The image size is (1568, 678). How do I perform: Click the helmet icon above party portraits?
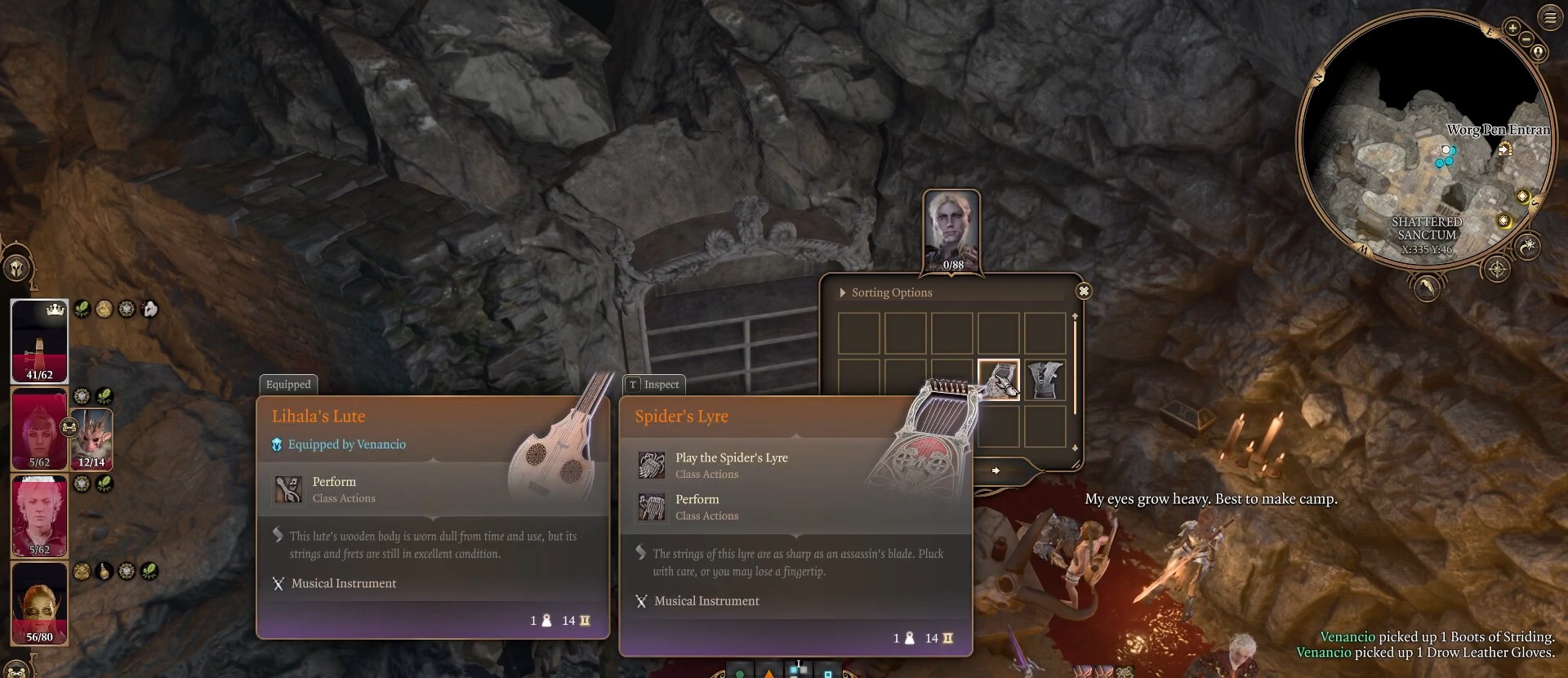tap(16, 268)
